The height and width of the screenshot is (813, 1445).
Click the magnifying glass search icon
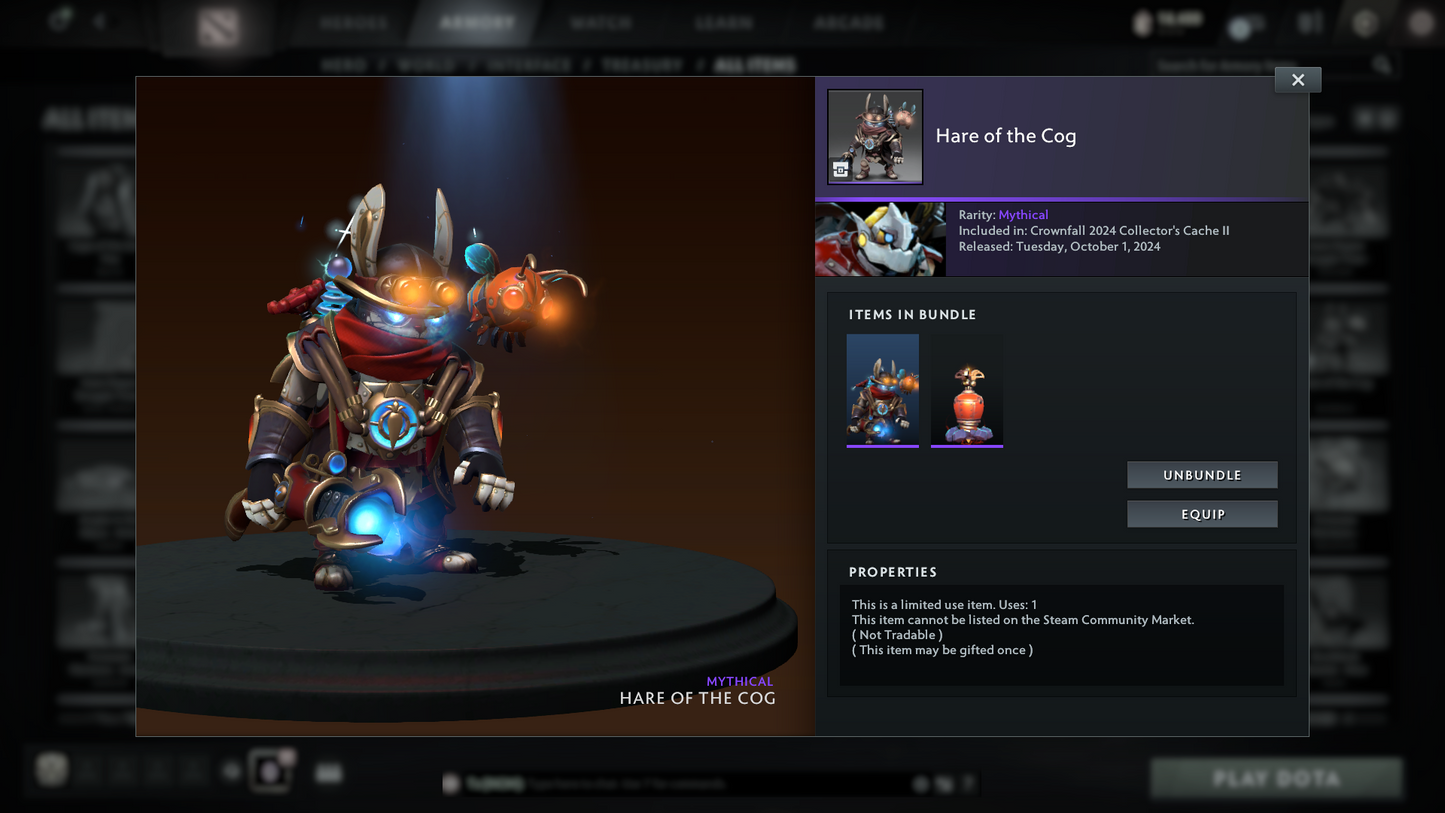pyautogui.click(x=1382, y=64)
